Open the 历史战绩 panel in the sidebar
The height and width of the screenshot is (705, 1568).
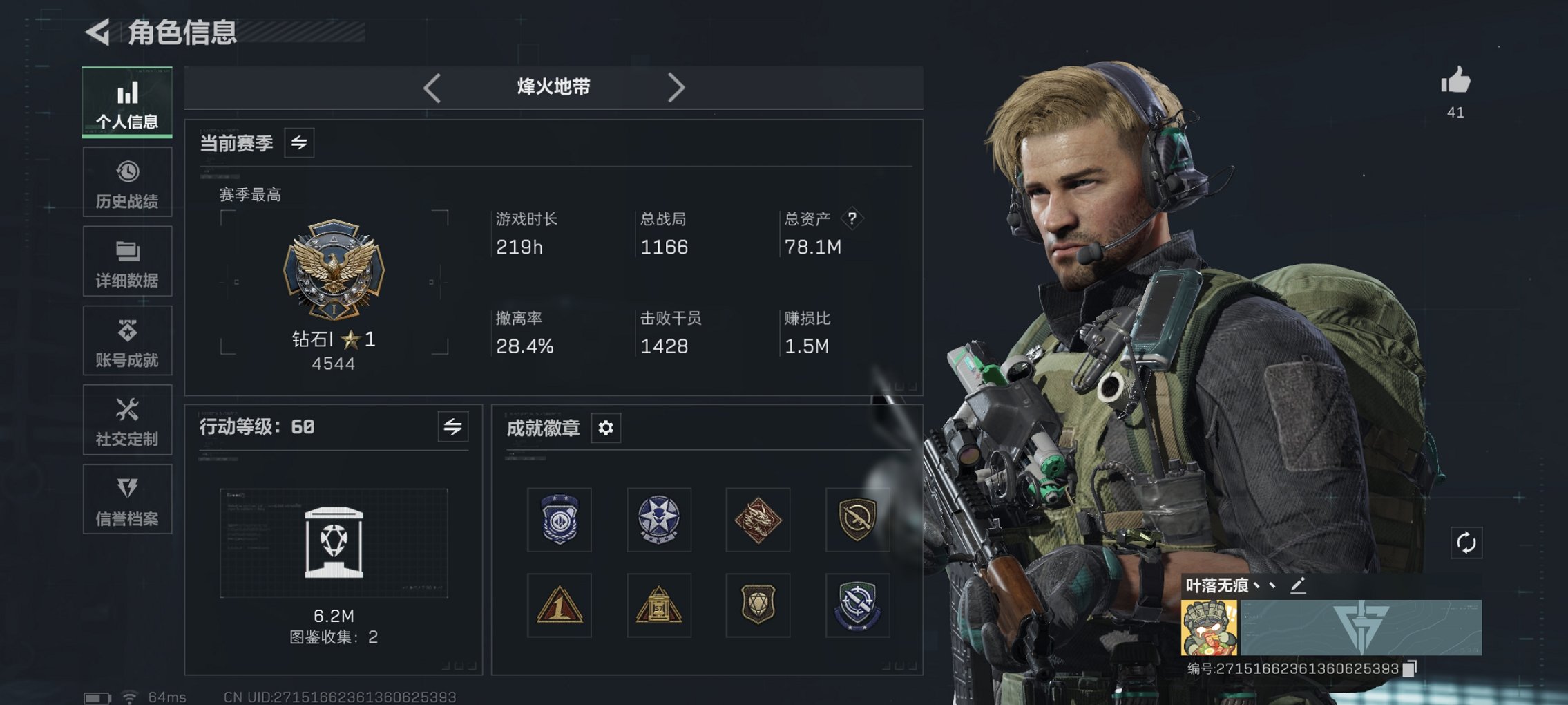click(x=127, y=181)
